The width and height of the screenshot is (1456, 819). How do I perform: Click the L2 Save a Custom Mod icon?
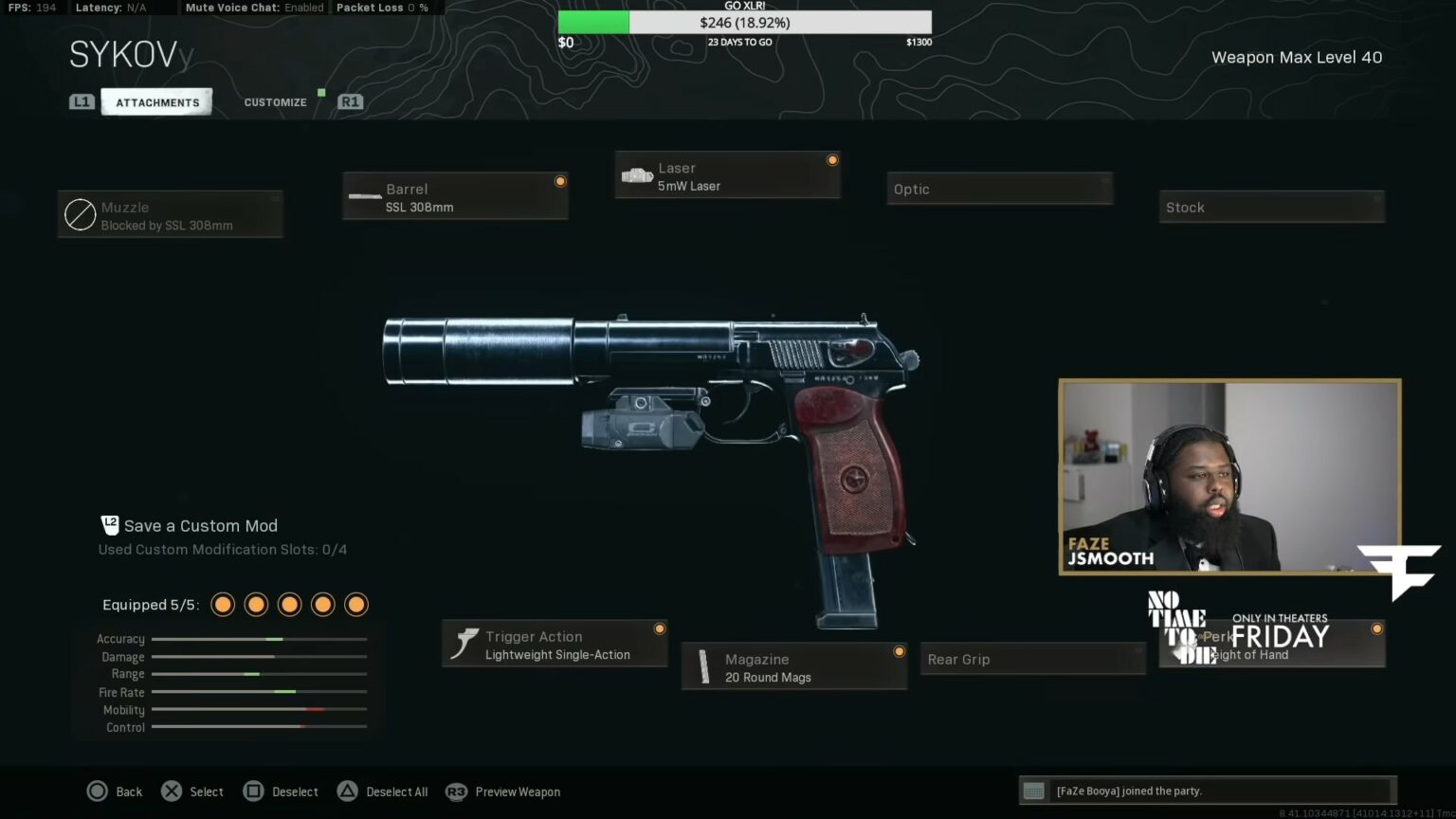click(x=110, y=524)
